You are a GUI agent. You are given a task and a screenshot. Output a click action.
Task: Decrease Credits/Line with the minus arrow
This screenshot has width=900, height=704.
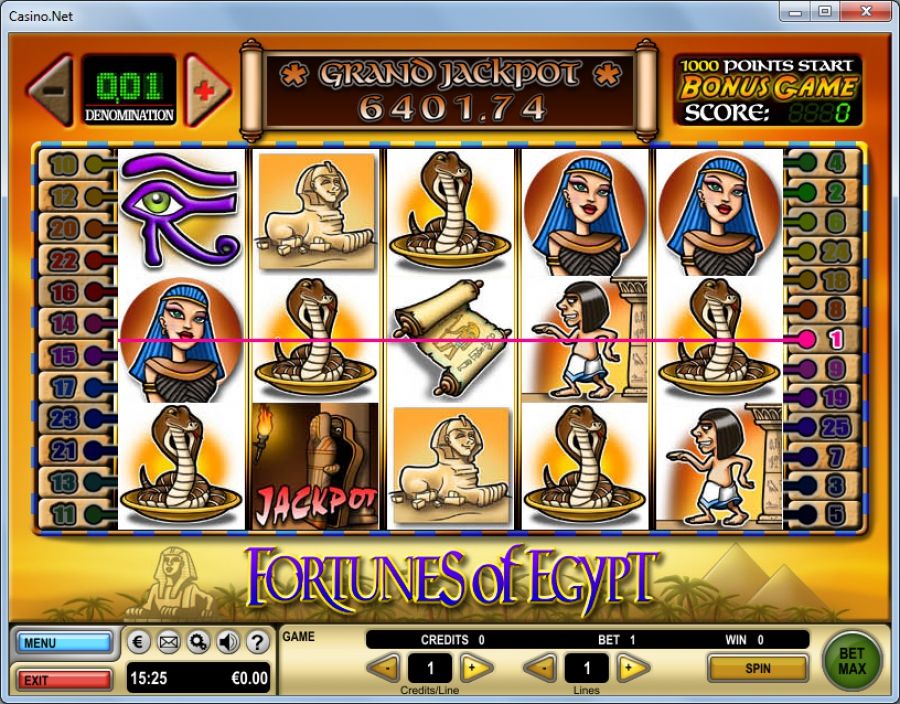click(x=383, y=668)
